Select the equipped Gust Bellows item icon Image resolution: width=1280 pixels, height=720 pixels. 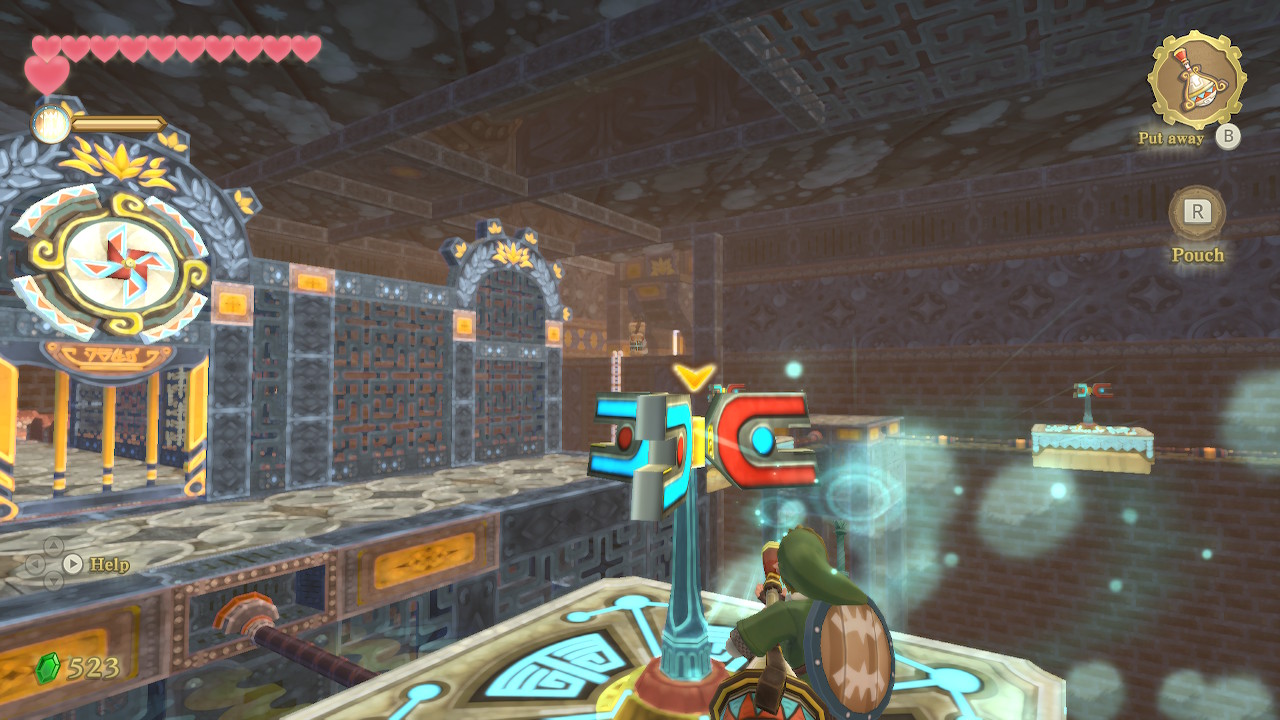pyautogui.click(x=1196, y=80)
